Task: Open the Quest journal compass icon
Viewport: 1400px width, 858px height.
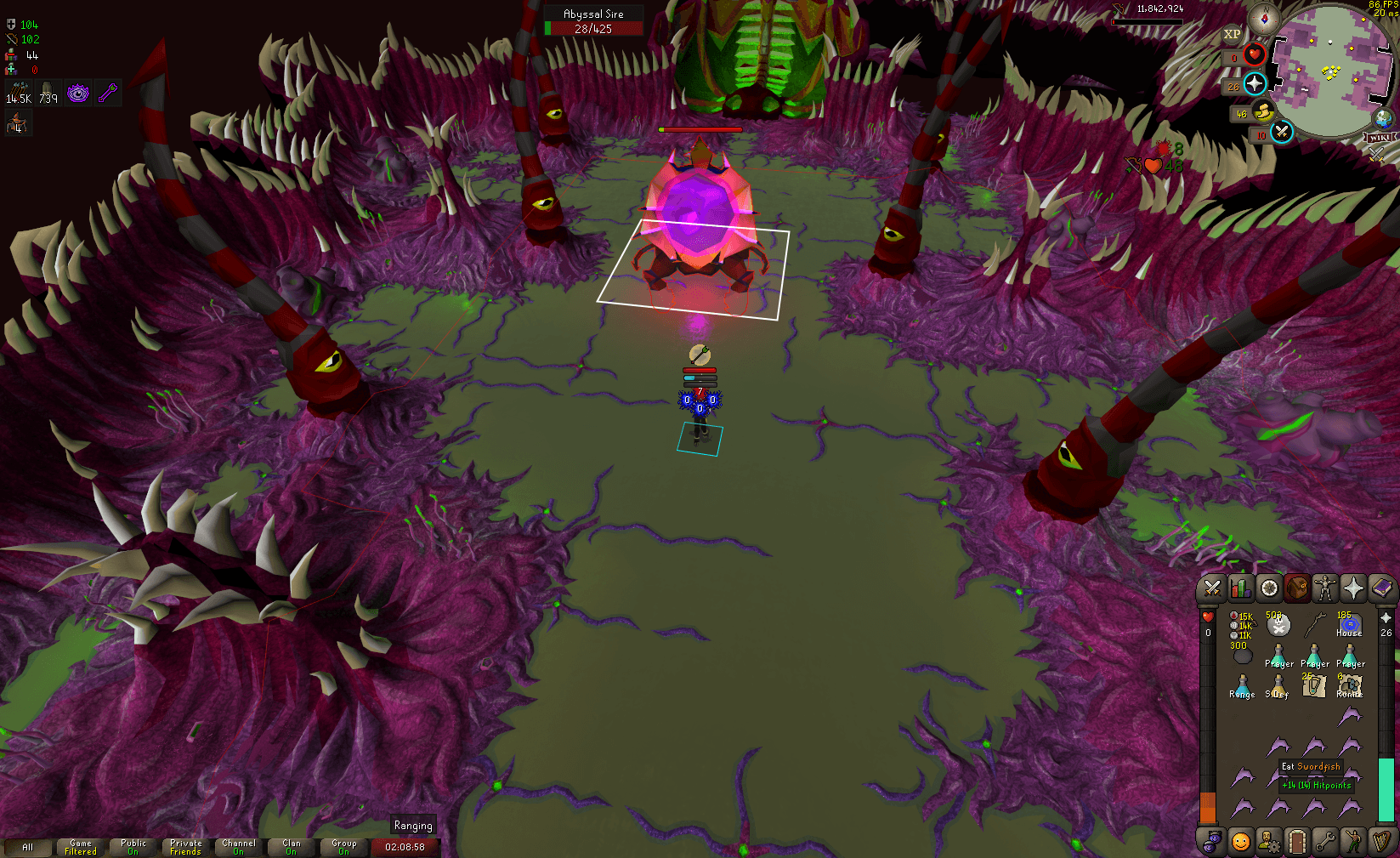Action: tap(1269, 588)
